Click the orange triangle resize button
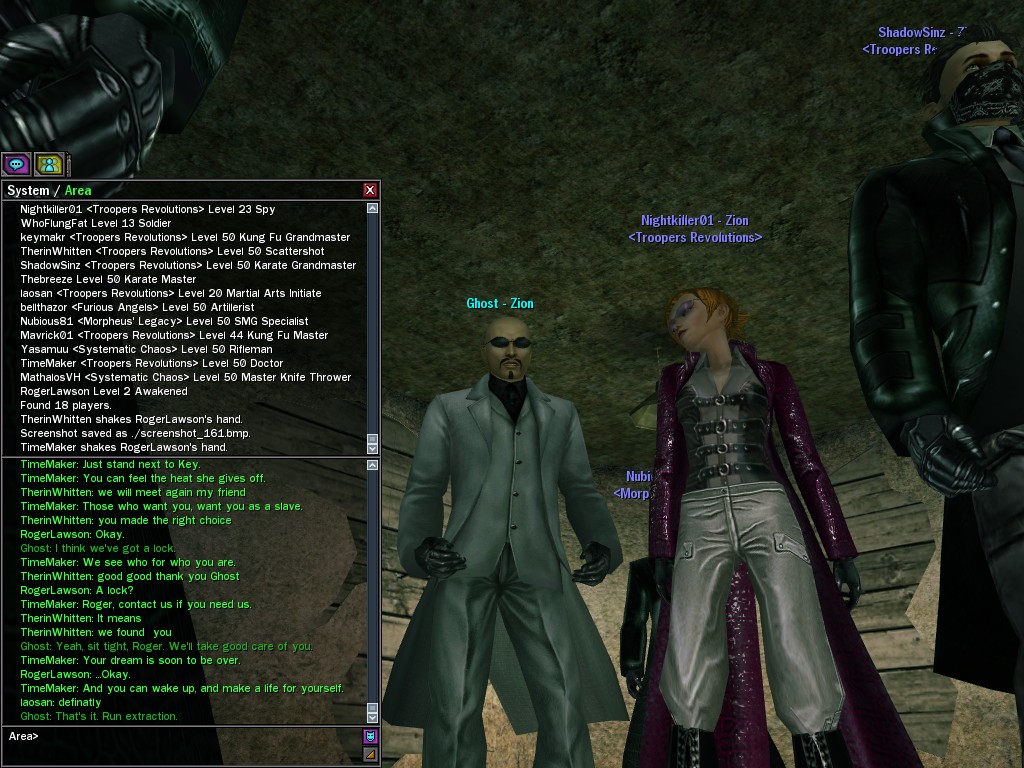The width and height of the screenshot is (1024, 768). coord(370,754)
